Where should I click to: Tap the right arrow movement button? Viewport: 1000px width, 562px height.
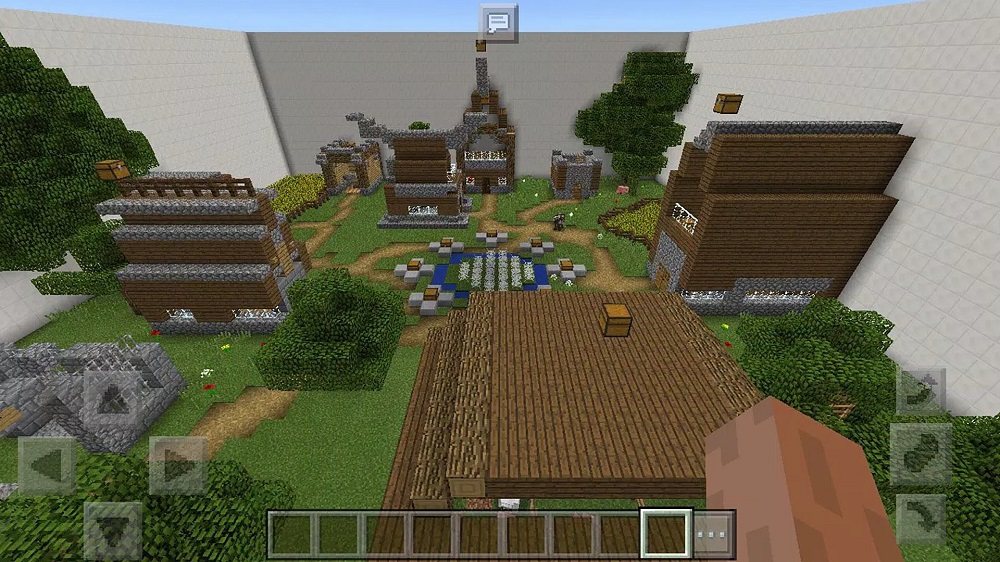[x=178, y=465]
